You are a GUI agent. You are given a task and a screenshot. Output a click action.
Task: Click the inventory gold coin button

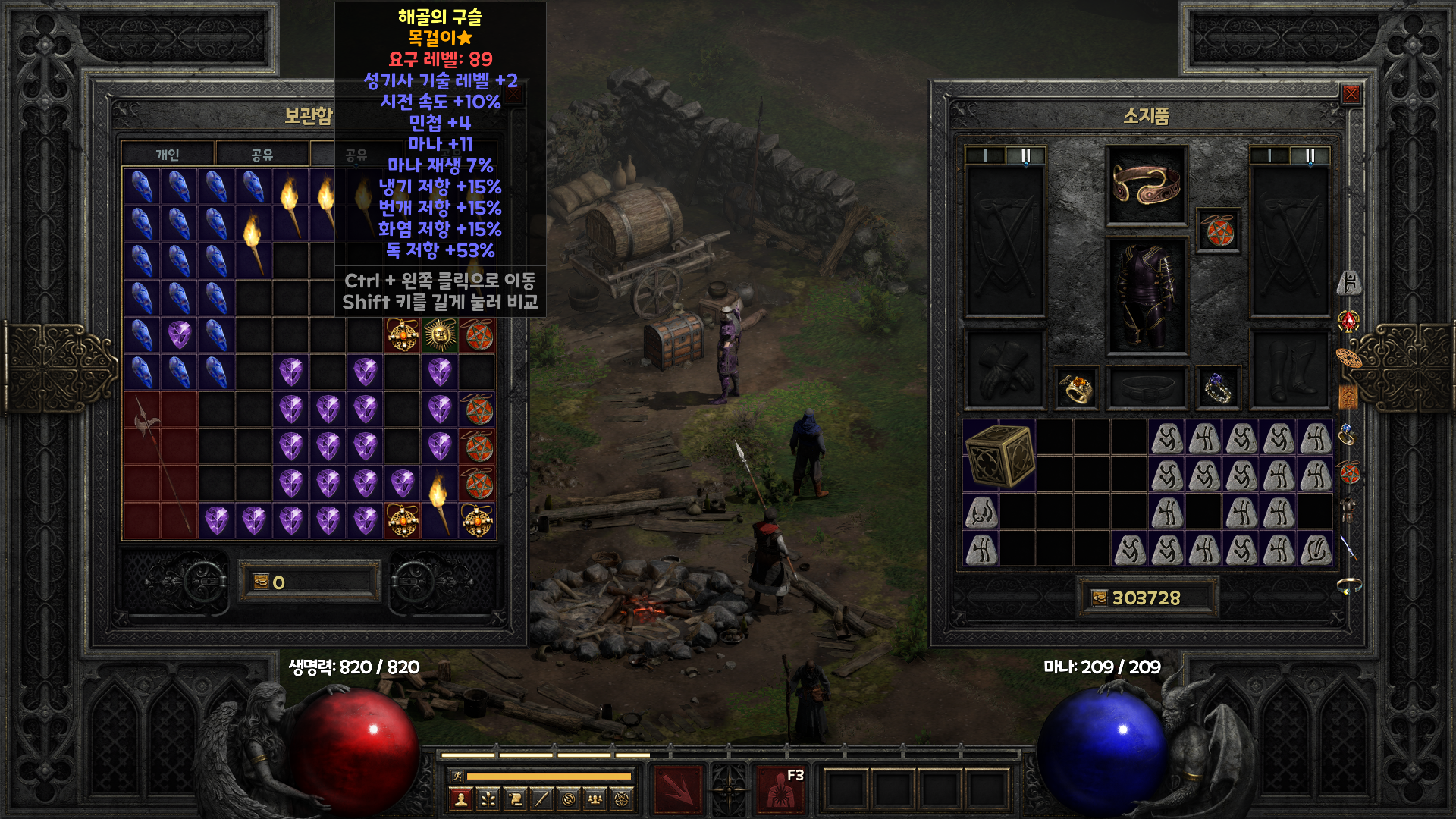[1099, 598]
